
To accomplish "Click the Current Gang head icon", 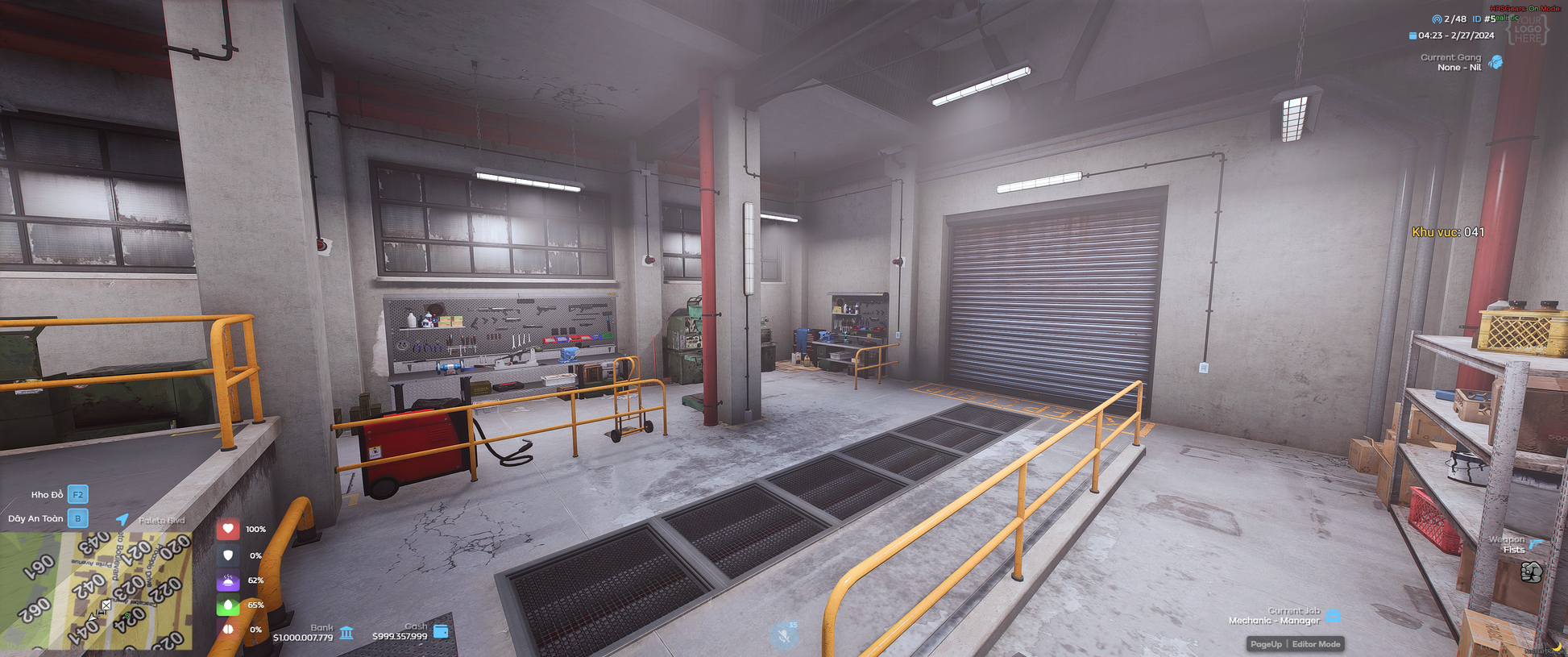I will tap(1495, 62).
